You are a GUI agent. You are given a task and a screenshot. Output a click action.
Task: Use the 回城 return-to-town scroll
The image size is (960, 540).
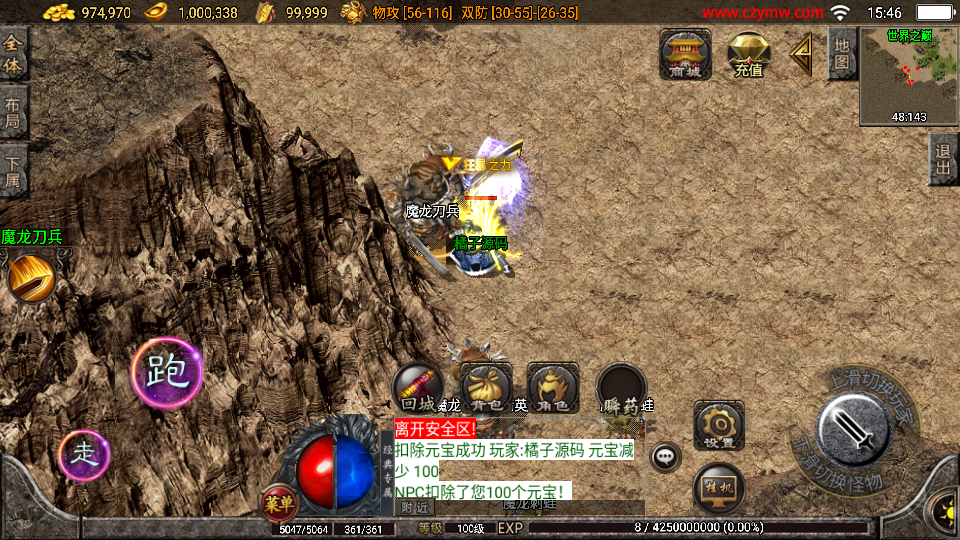(x=417, y=388)
